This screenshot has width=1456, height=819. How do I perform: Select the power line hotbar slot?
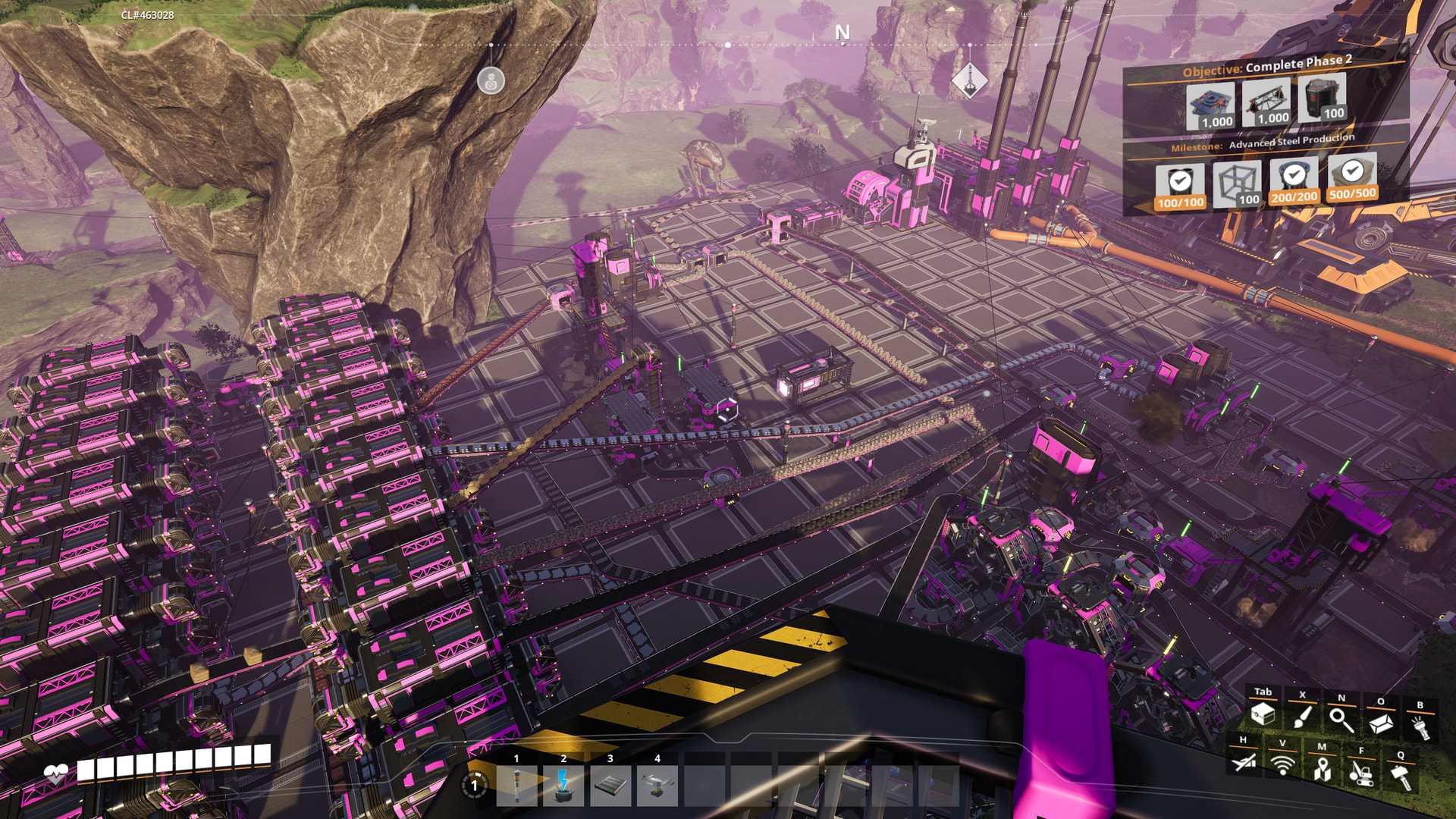[563, 786]
